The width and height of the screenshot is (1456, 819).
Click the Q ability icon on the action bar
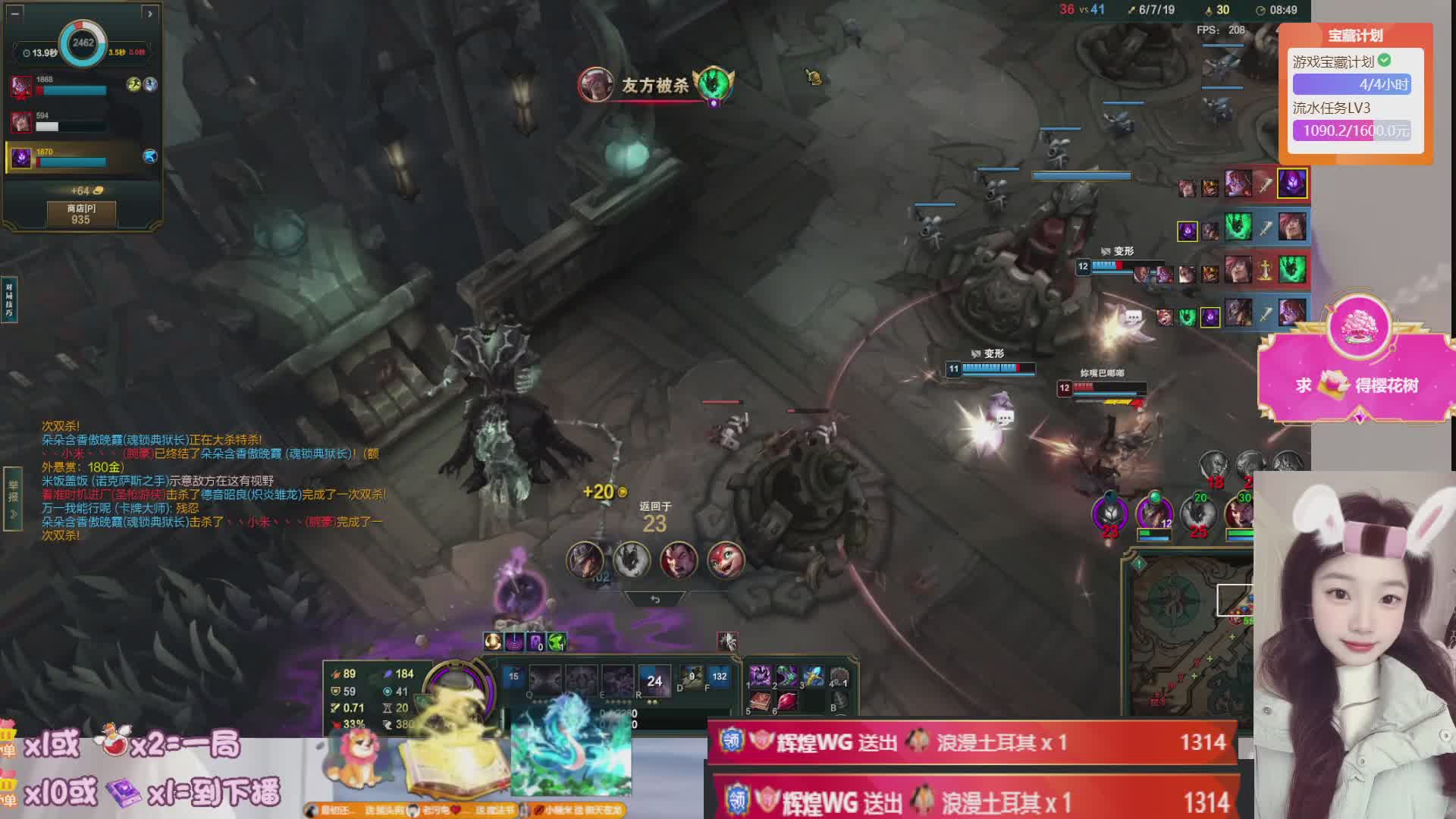(x=544, y=680)
